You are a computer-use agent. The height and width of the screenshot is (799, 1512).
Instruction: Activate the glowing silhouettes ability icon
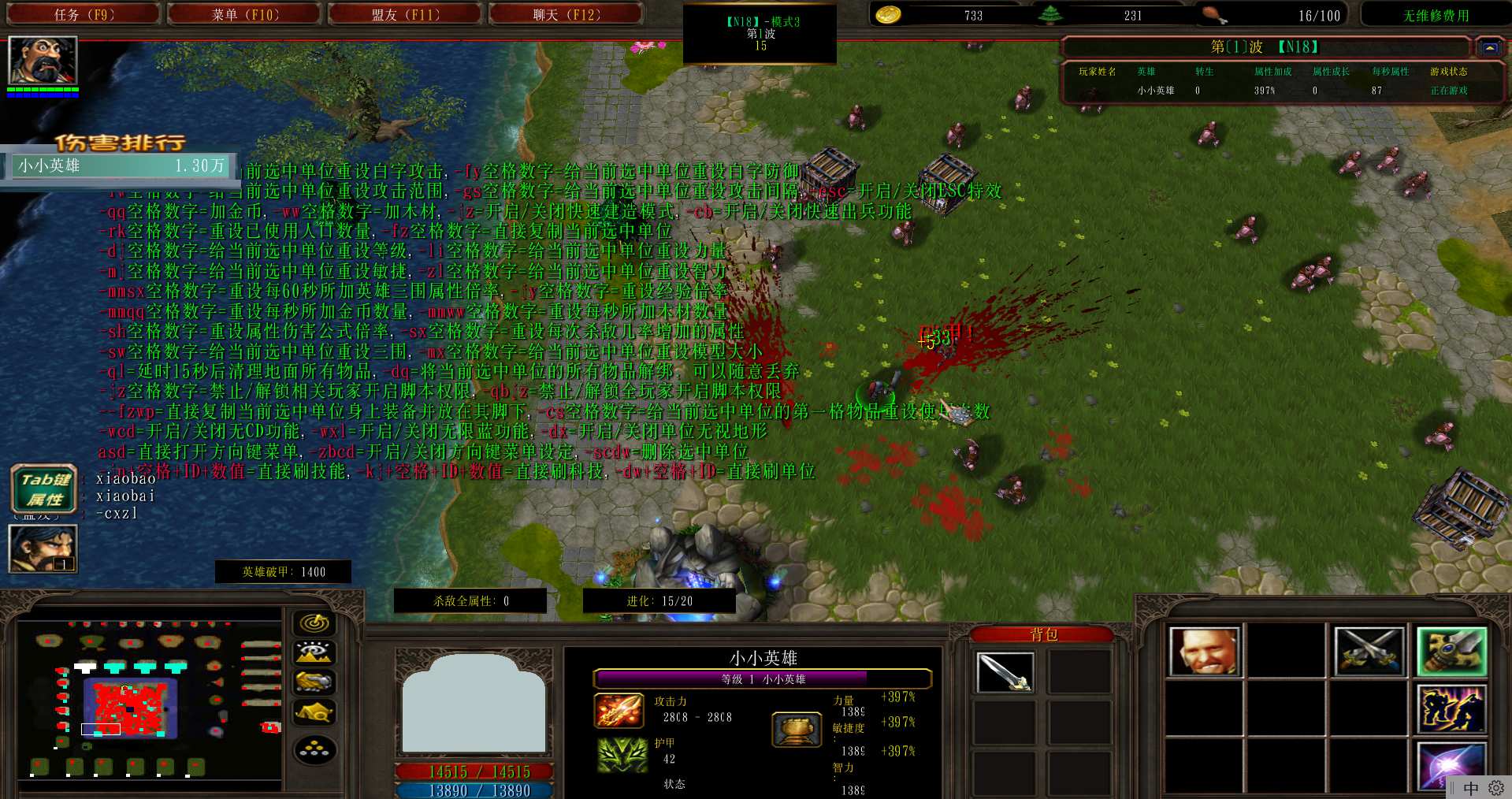1451,708
